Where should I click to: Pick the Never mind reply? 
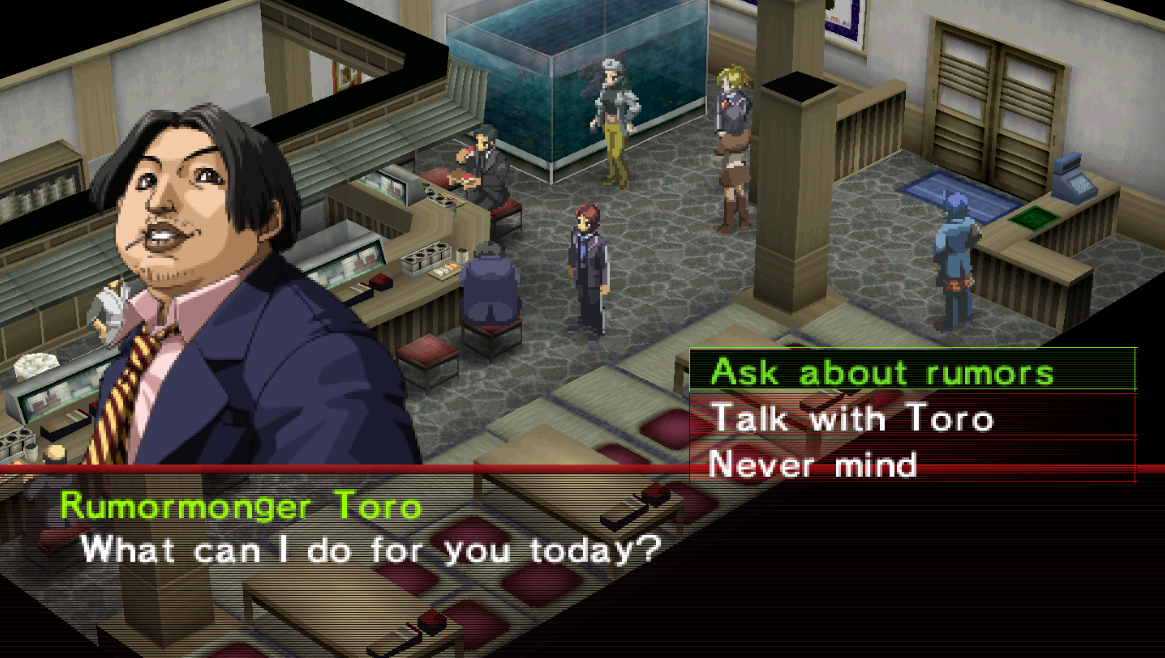click(812, 464)
